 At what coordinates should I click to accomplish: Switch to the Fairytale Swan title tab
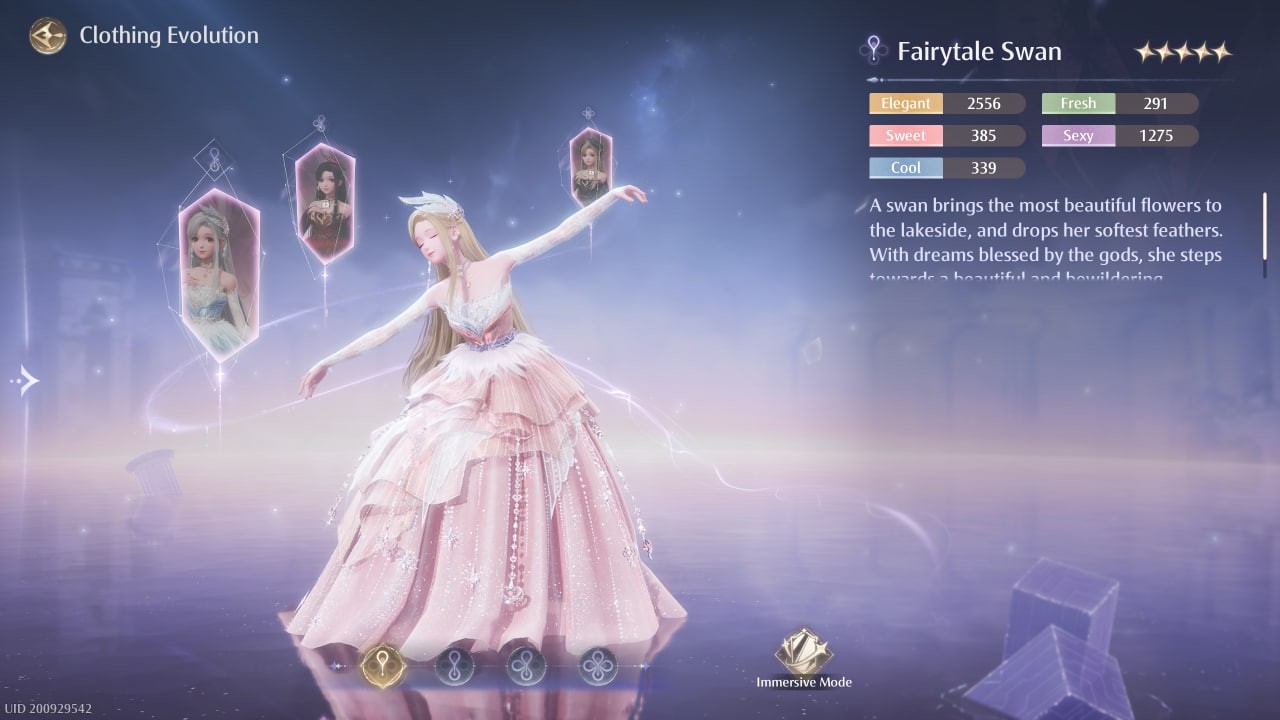(x=978, y=50)
